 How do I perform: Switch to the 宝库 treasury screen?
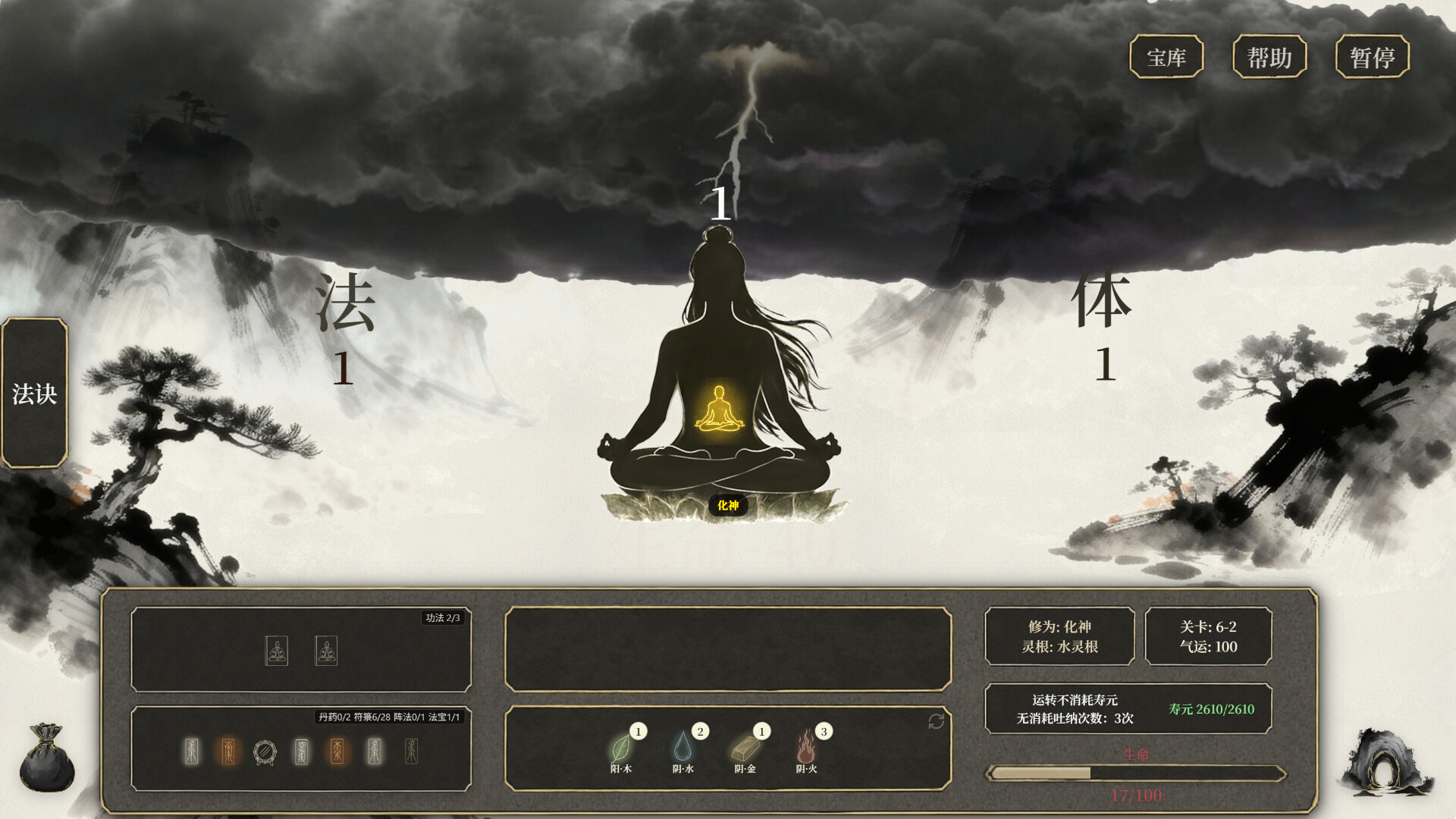1166,56
